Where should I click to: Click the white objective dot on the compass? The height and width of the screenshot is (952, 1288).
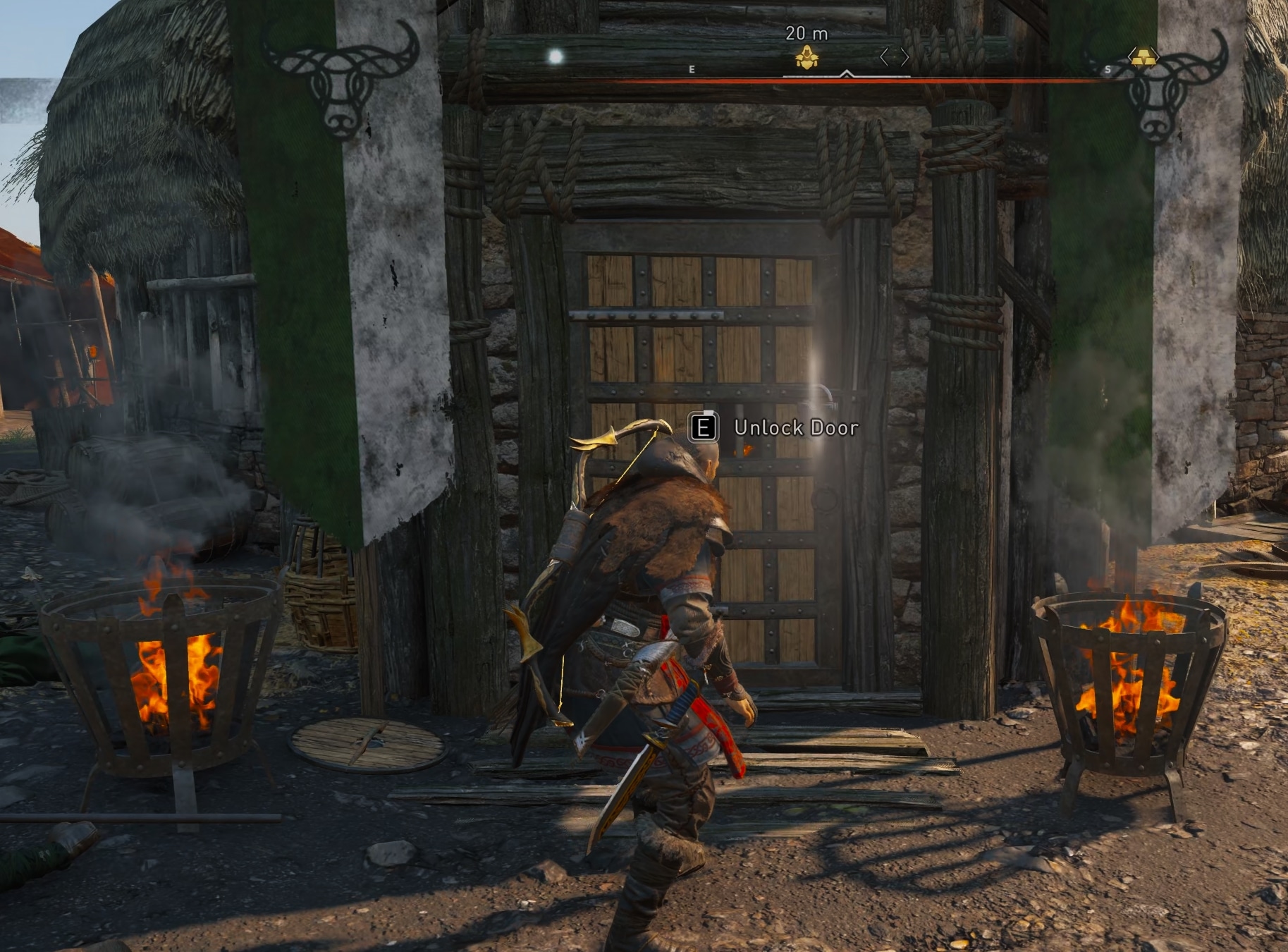pyautogui.click(x=555, y=56)
